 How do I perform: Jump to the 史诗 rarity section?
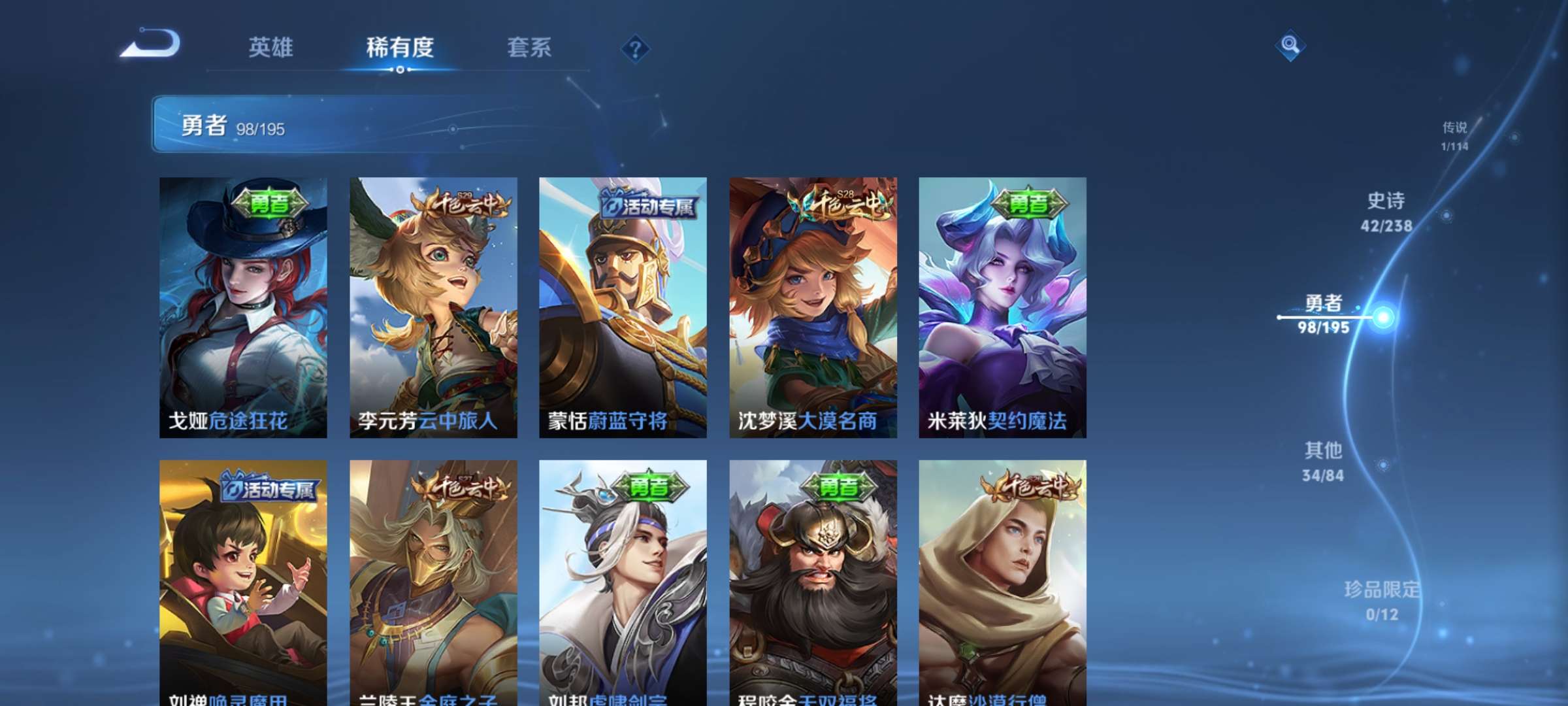click(x=1386, y=212)
